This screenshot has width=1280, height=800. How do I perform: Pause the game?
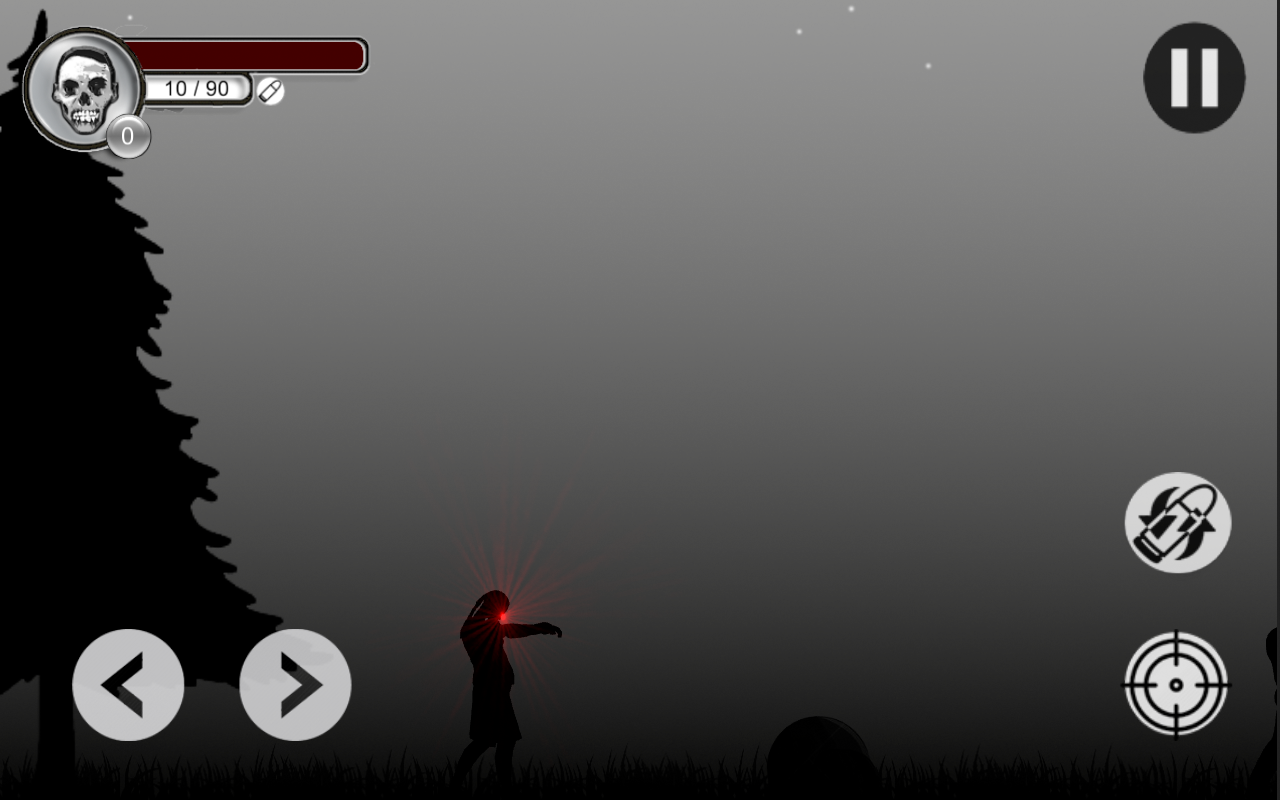point(1194,78)
